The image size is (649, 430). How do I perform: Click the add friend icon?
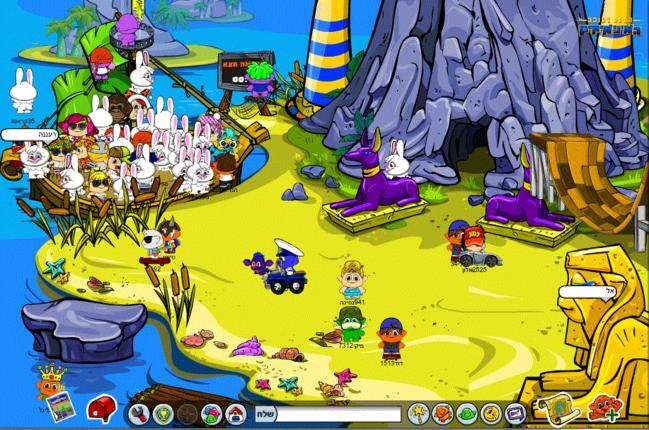tap(604, 408)
